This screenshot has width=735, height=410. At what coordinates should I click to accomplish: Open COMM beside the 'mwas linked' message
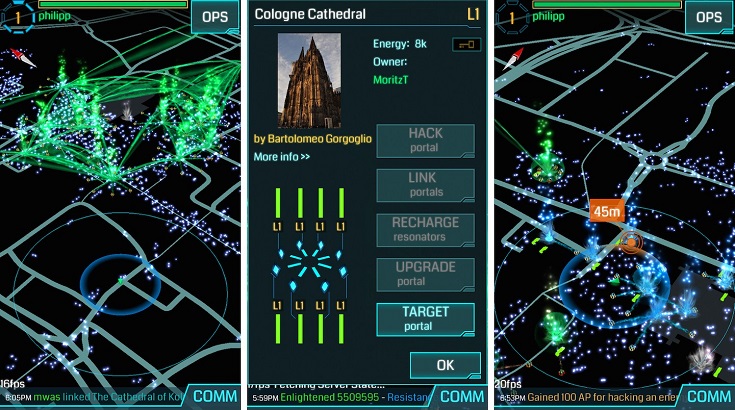click(216, 395)
